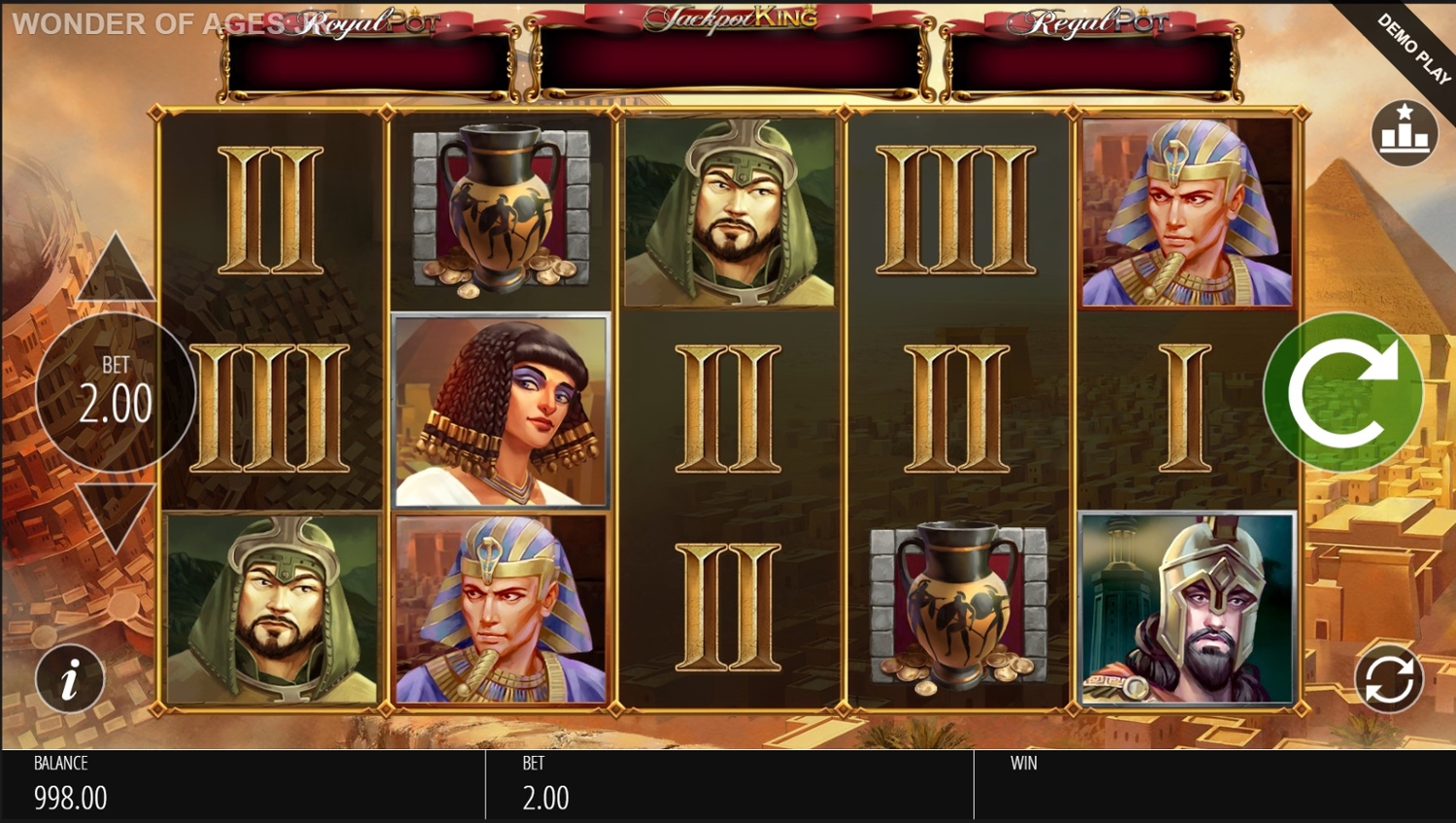Click the round 2.00 bet selector

pos(116,391)
